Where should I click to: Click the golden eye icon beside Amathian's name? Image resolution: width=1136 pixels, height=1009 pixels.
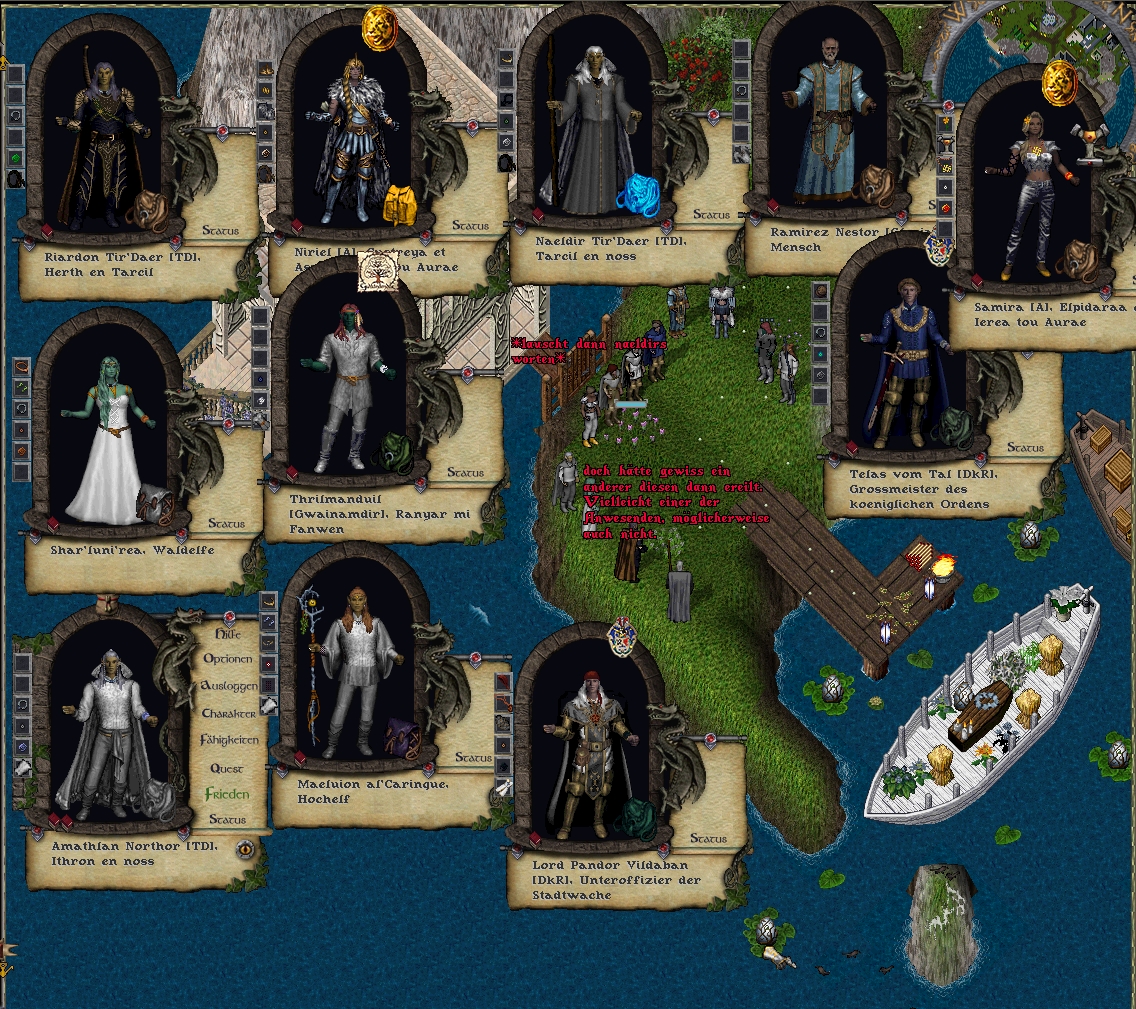245,849
